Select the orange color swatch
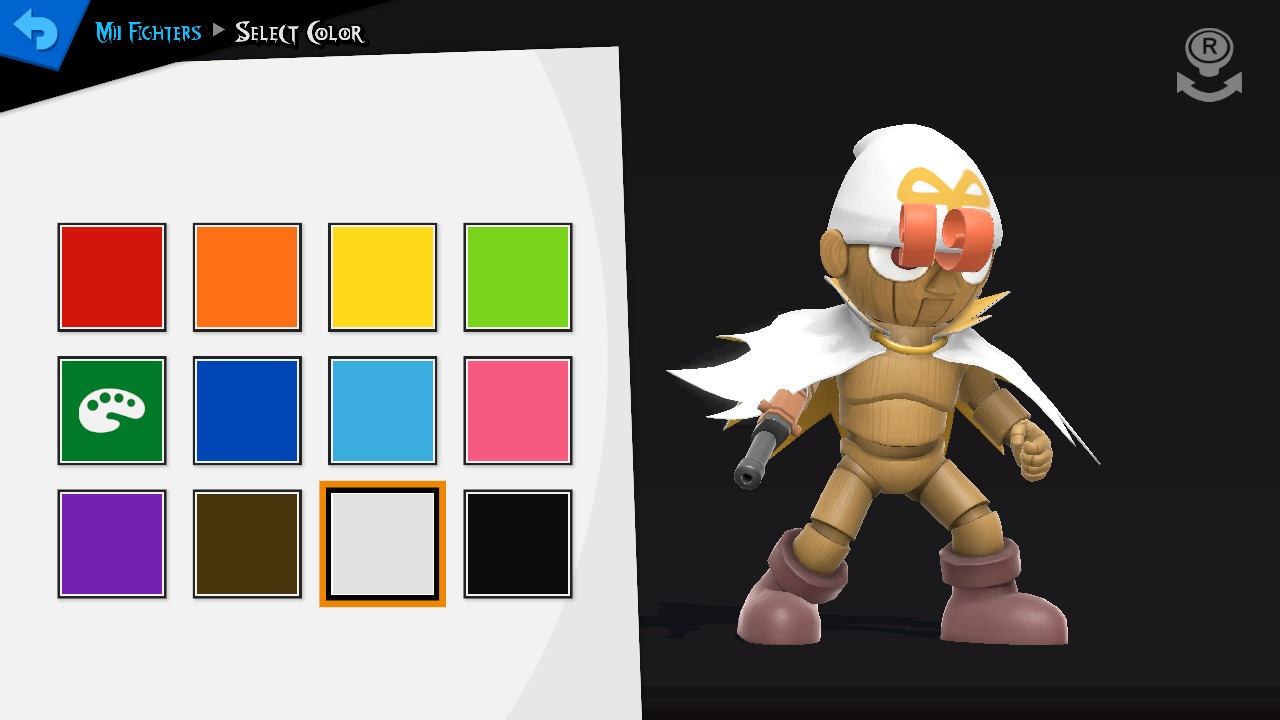 click(246, 275)
